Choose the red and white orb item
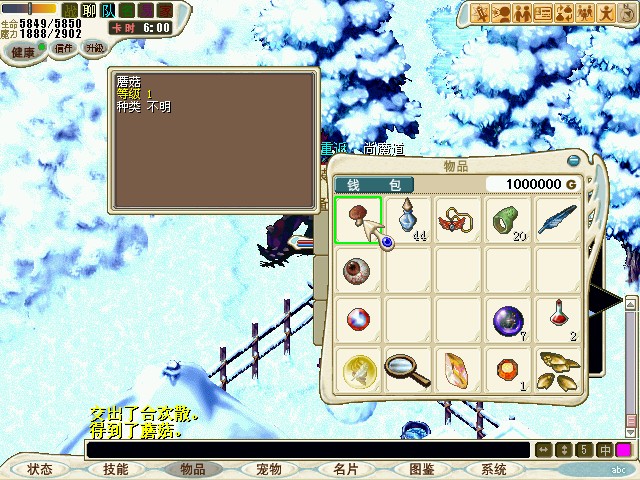This screenshot has height=480, width=640. point(357,320)
